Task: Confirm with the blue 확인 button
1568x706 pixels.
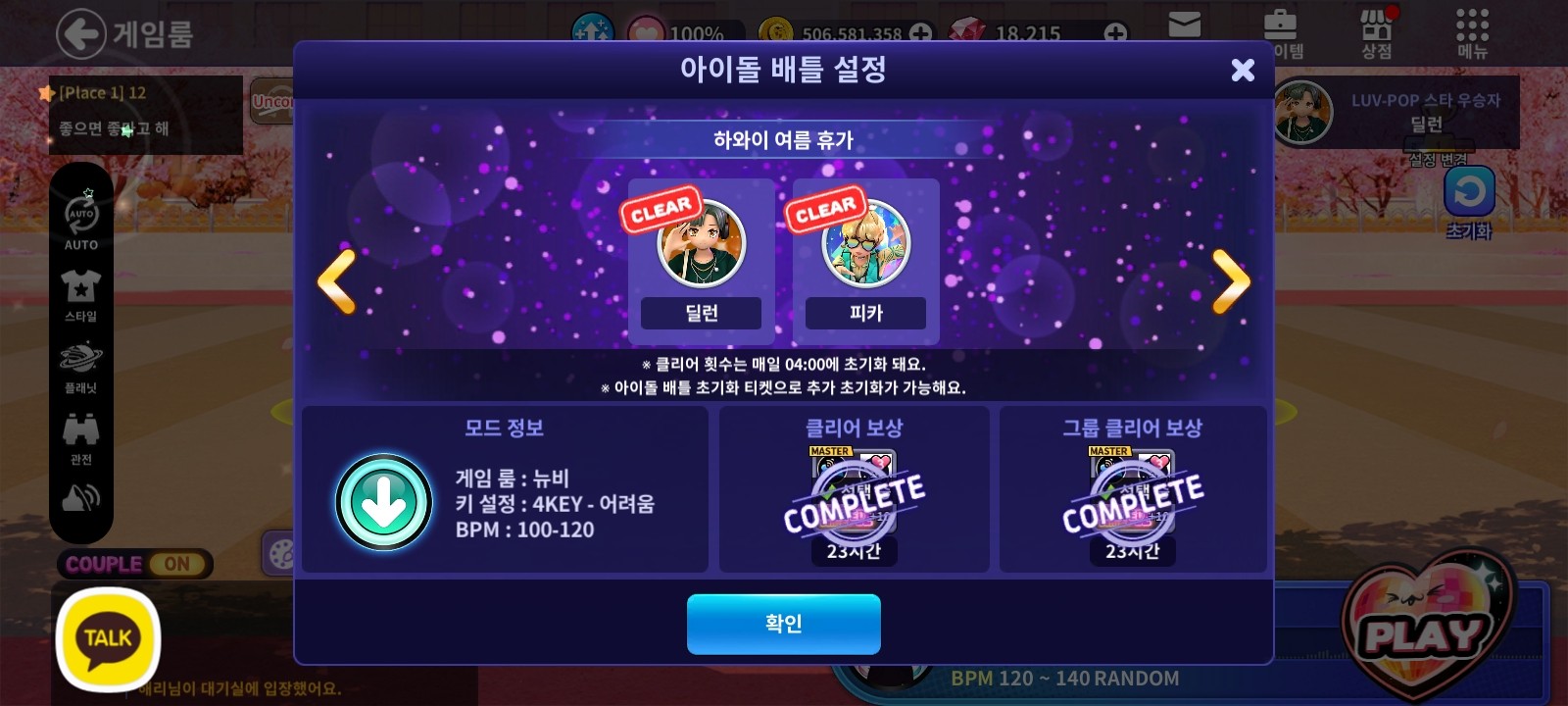Action: click(783, 624)
